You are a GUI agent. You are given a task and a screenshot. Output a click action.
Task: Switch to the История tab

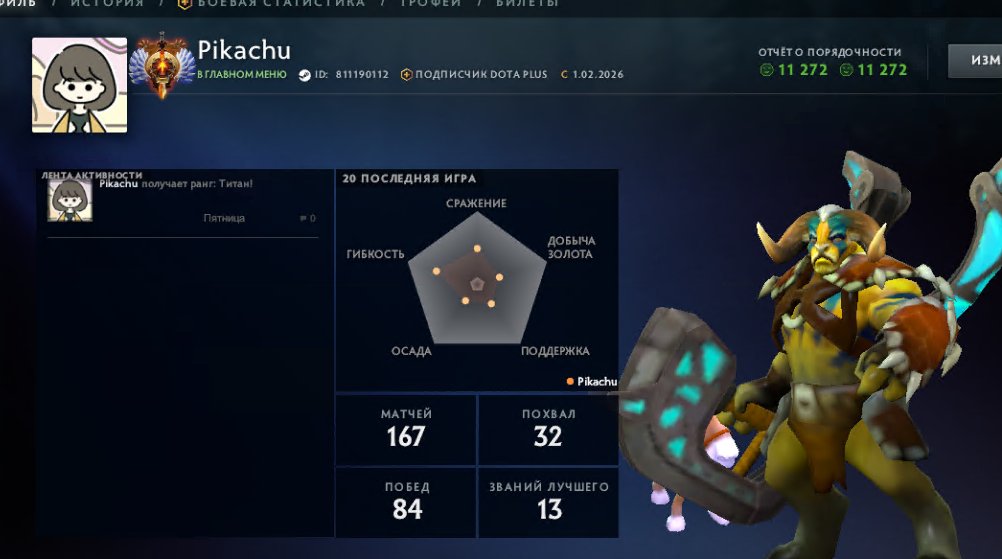click(x=107, y=4)
